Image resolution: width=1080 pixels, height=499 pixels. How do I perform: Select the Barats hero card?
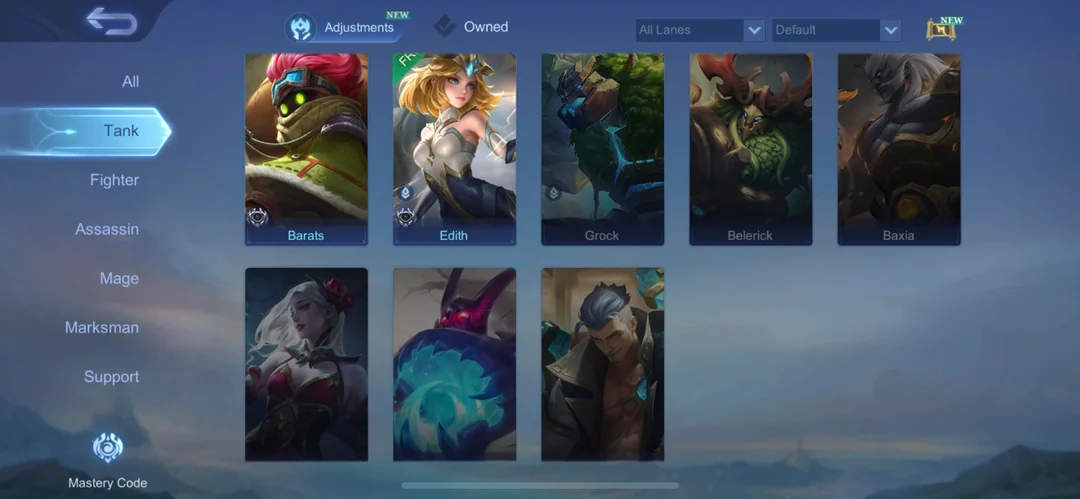306,149
